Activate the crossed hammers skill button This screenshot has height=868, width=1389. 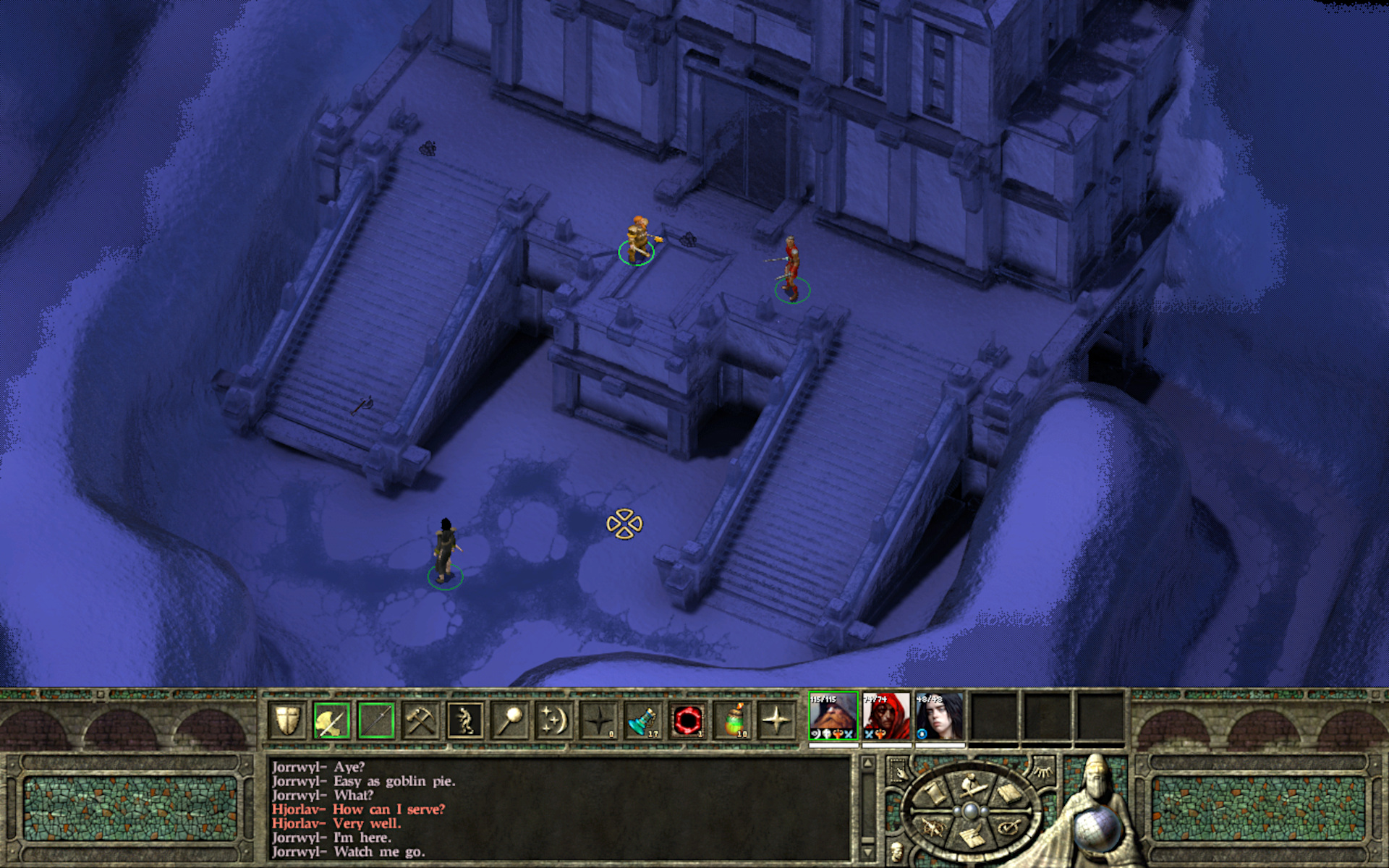coord(420,720)
